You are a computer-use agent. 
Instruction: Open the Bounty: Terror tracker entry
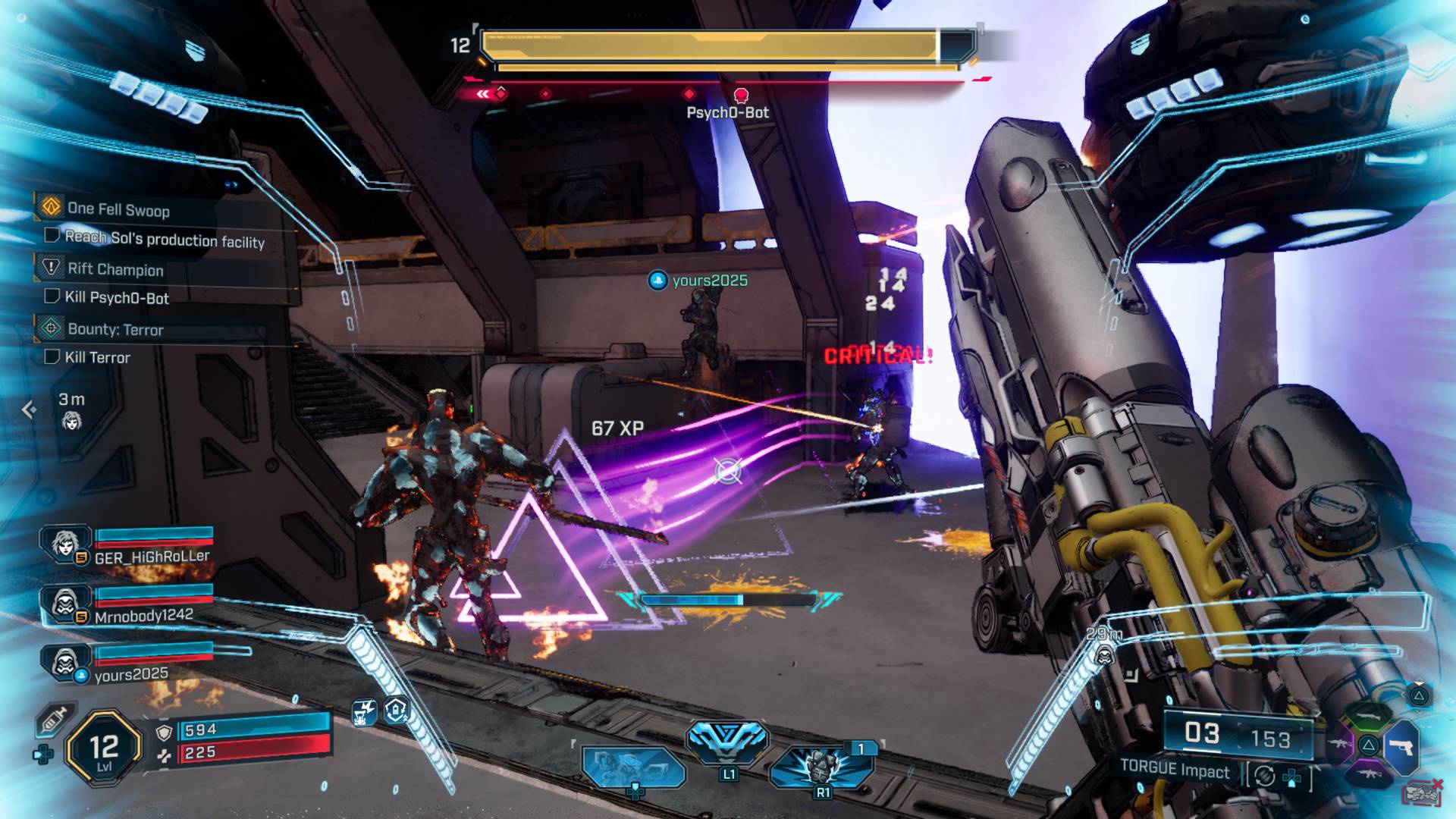[115, 329]
